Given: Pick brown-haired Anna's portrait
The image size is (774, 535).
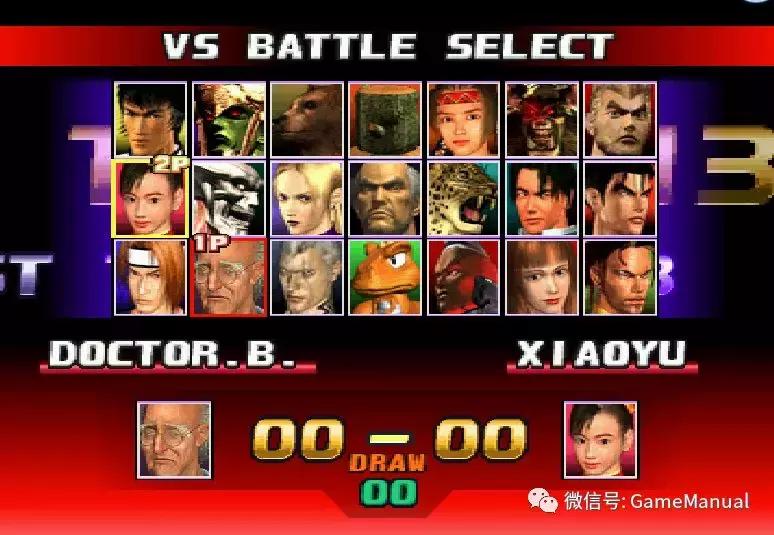Looking at the screenshot, I should [541, 276].
